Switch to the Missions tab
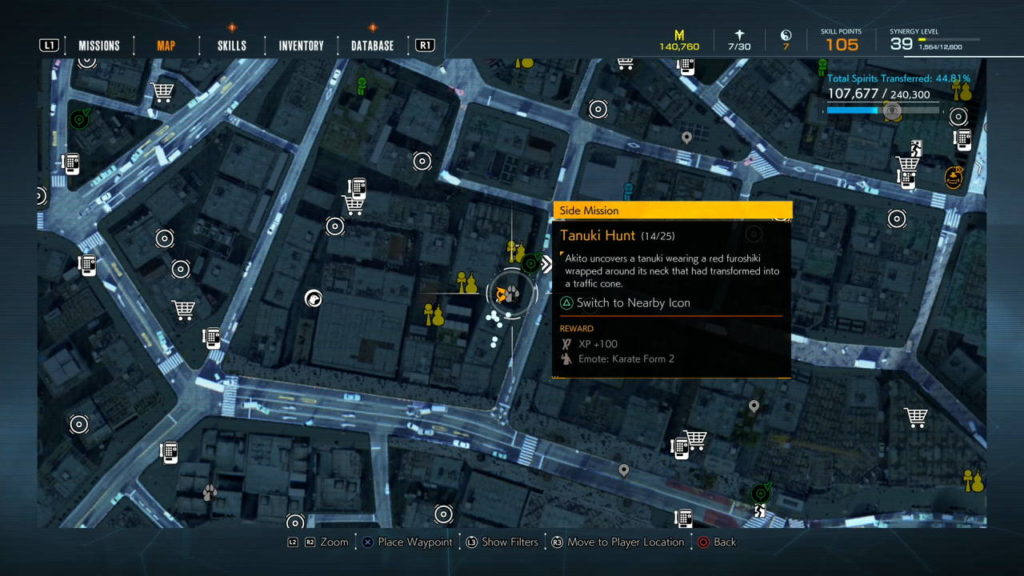The height and width of the screenshot is (576, 1024). (99, 45)
